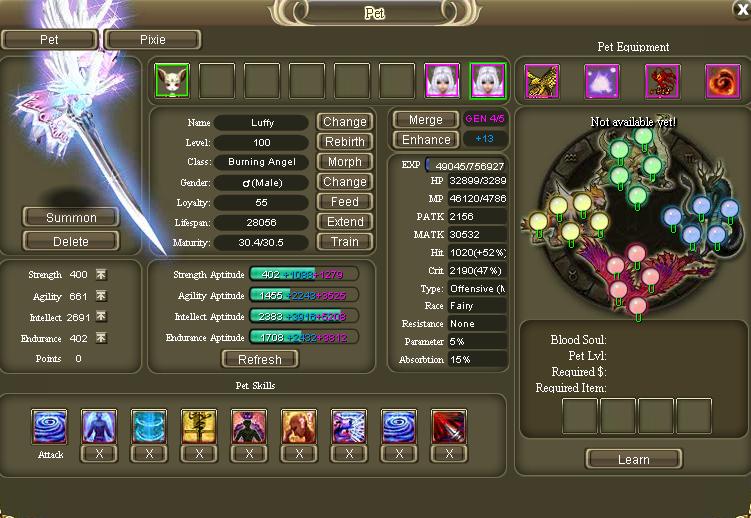Refresh the pet aptitudes
The width and height of the screenshot is (751, 518).
coord(260,359)
